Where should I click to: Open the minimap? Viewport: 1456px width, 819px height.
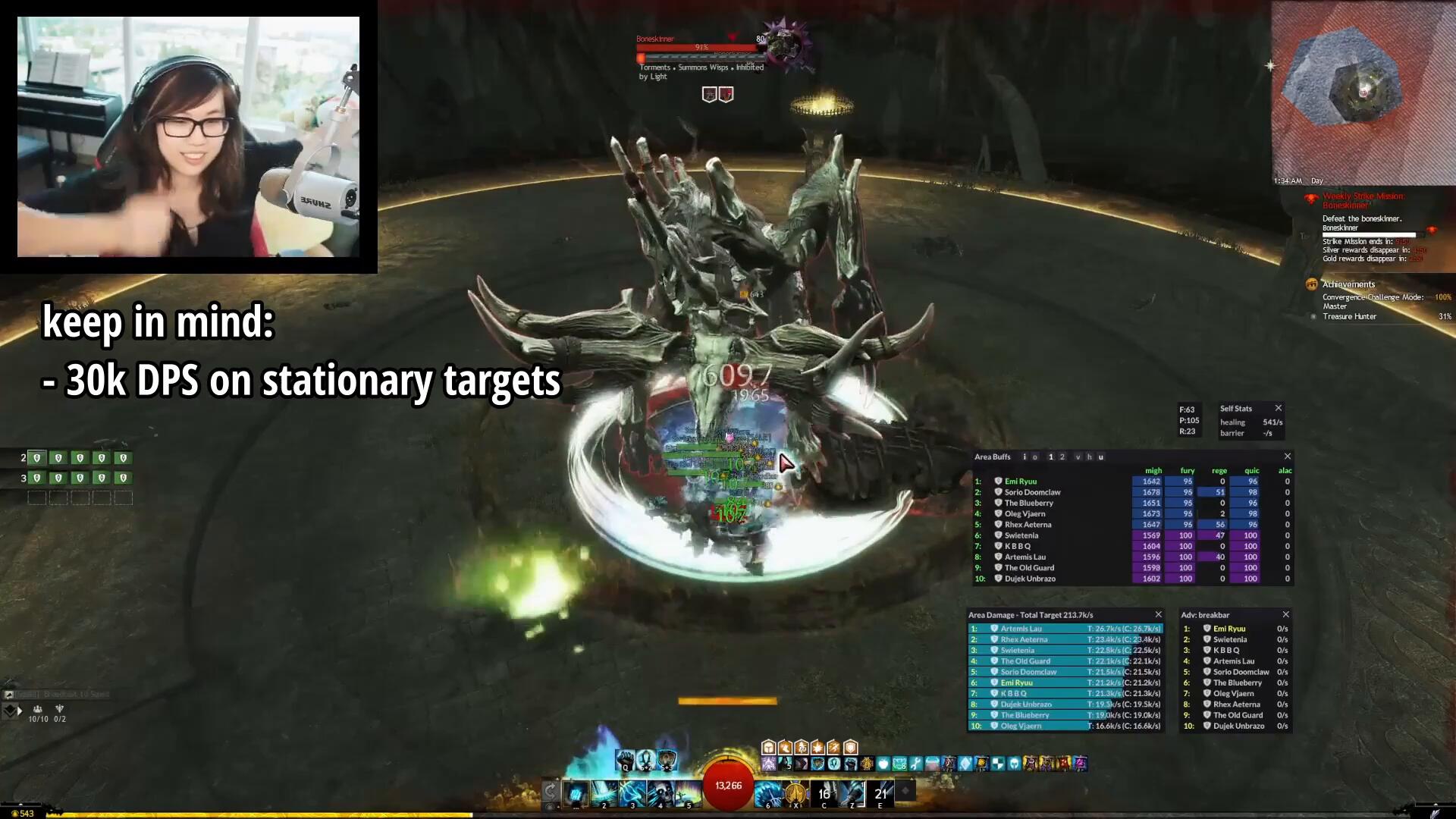click(1363, 91)
